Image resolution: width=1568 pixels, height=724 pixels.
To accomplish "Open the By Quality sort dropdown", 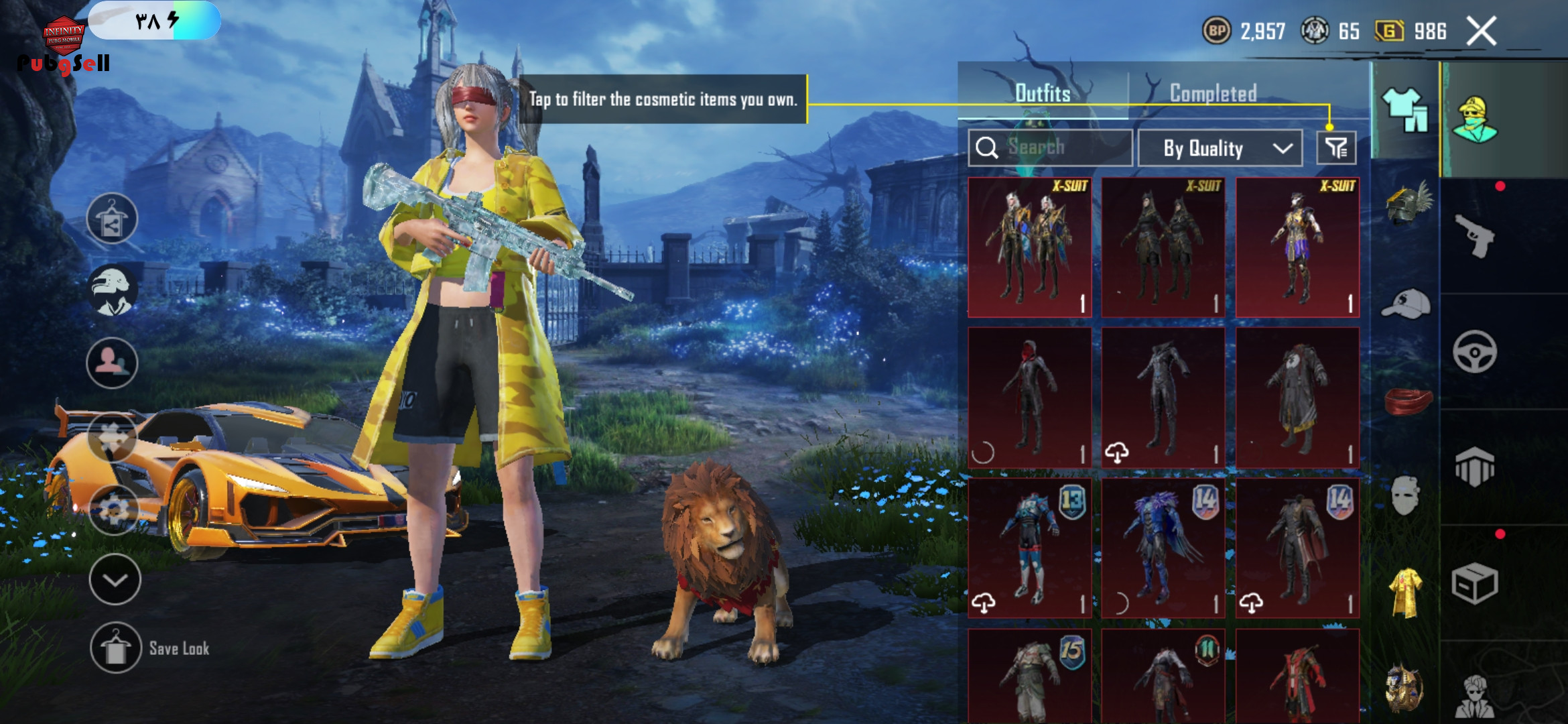I will (x=1220, y=148).
